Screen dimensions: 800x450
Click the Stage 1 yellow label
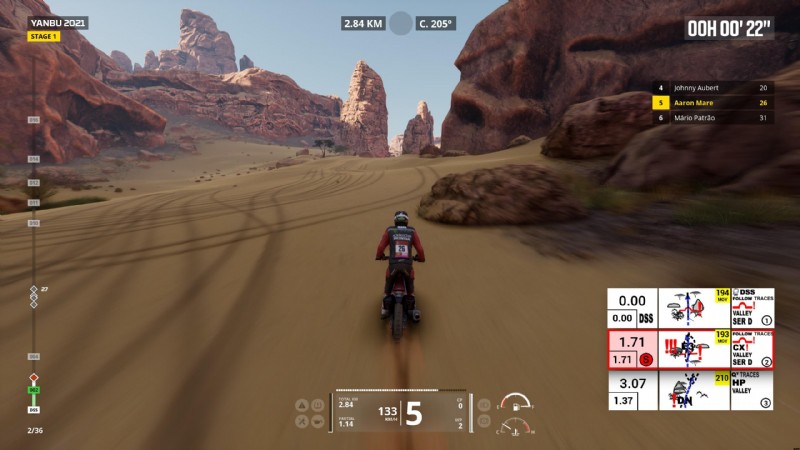coord(43,37)
